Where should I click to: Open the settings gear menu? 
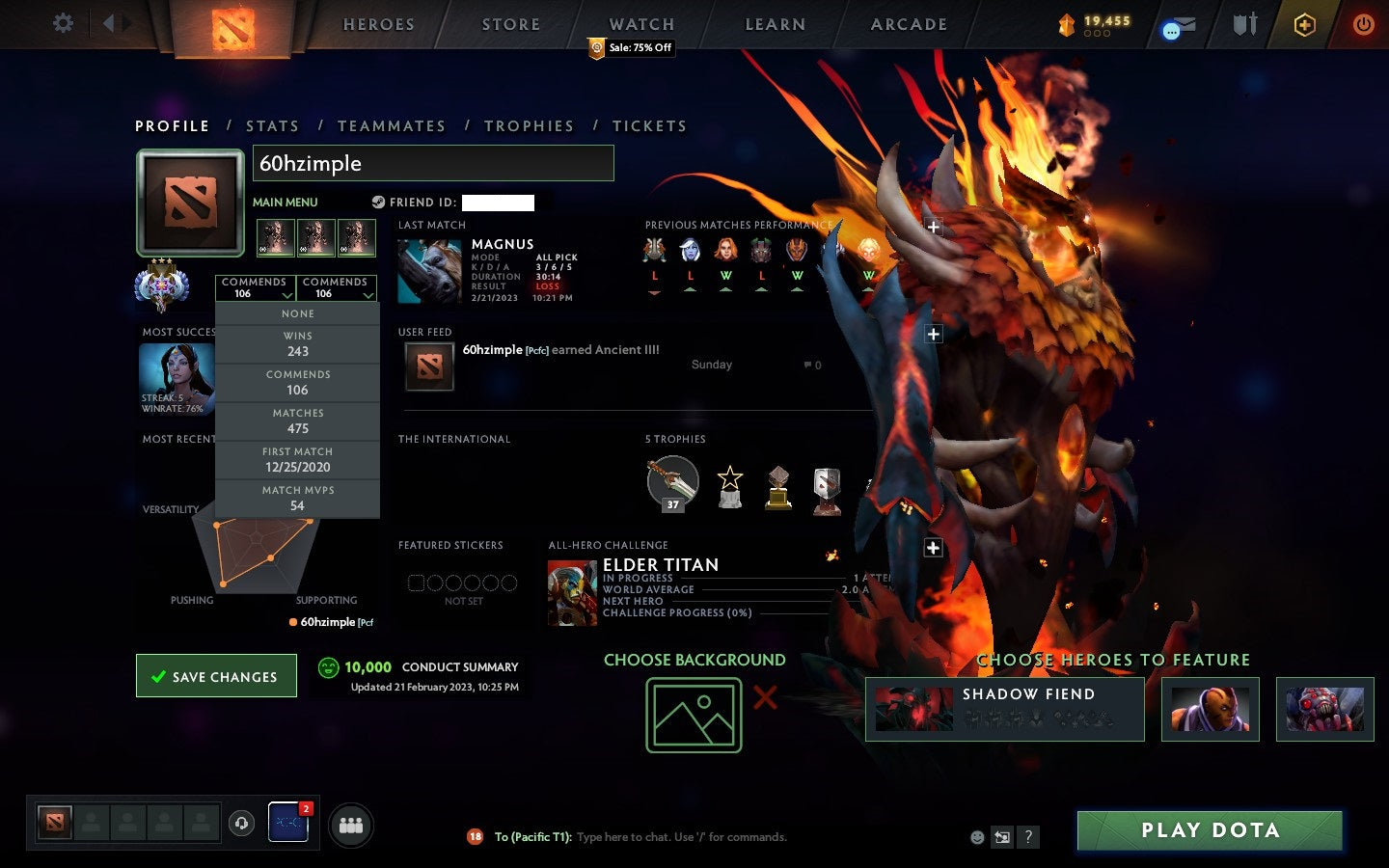pyautogui.click(x=62, y=24)
